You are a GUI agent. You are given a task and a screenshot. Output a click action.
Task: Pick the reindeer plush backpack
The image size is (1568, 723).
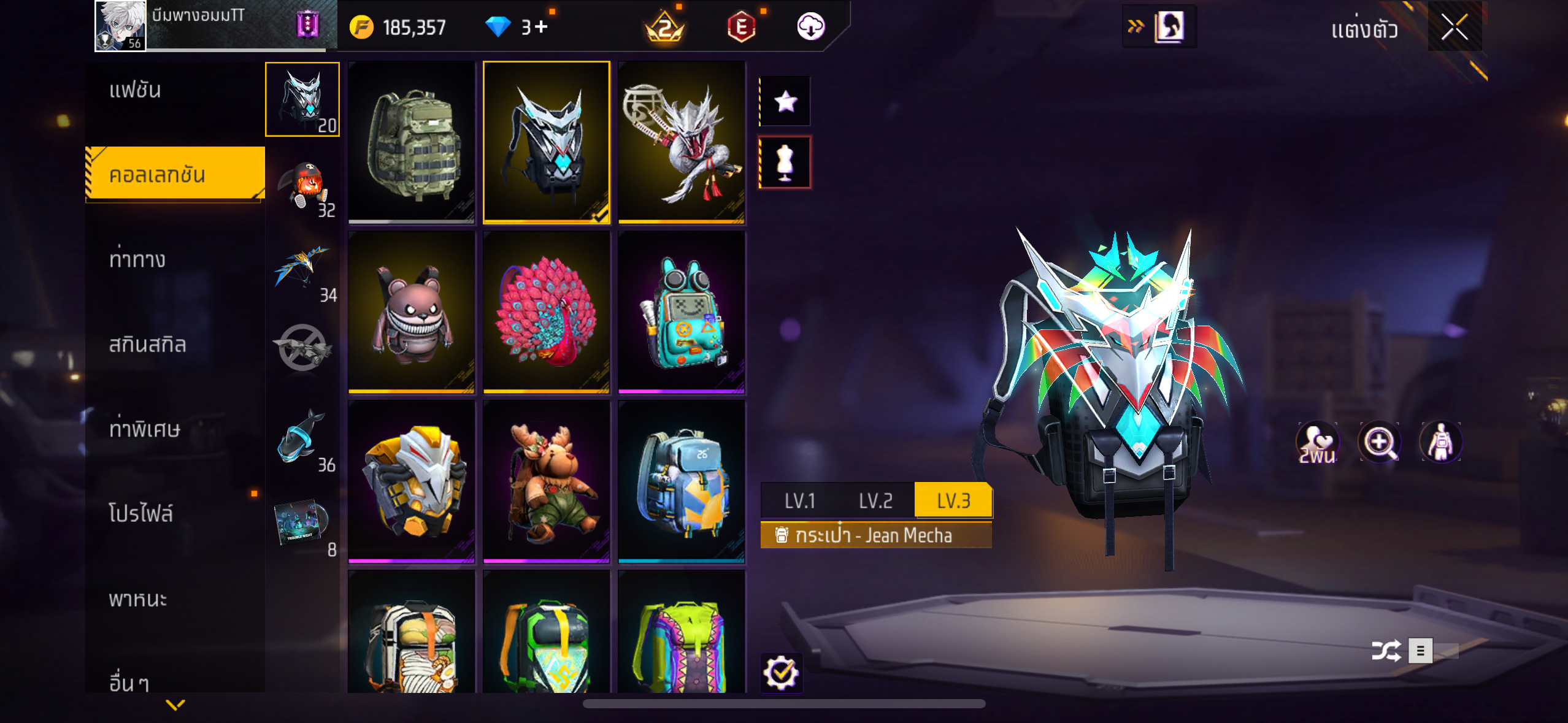pyautogui.click(x=547, y=481)
